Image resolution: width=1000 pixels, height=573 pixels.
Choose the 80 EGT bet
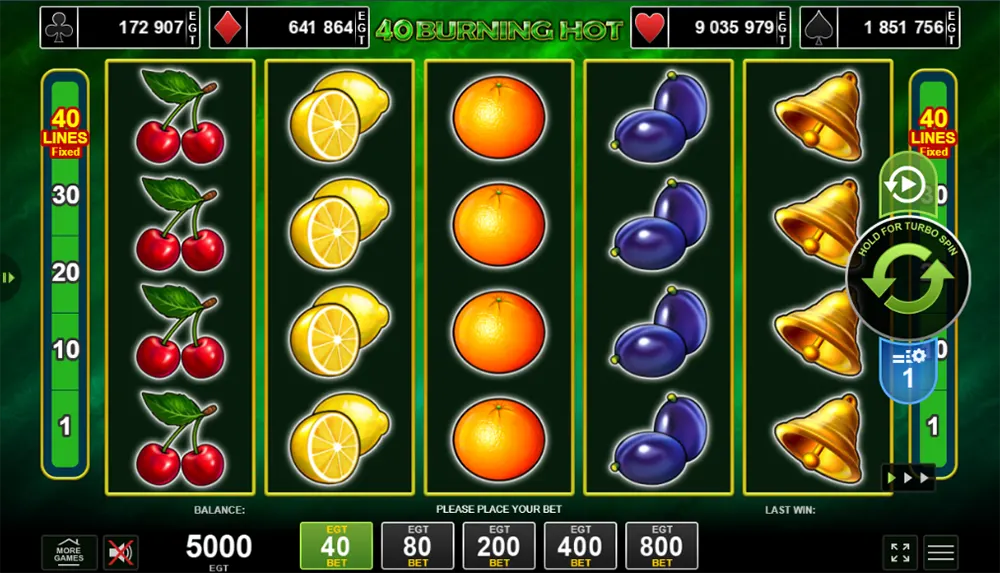(417, 546)
